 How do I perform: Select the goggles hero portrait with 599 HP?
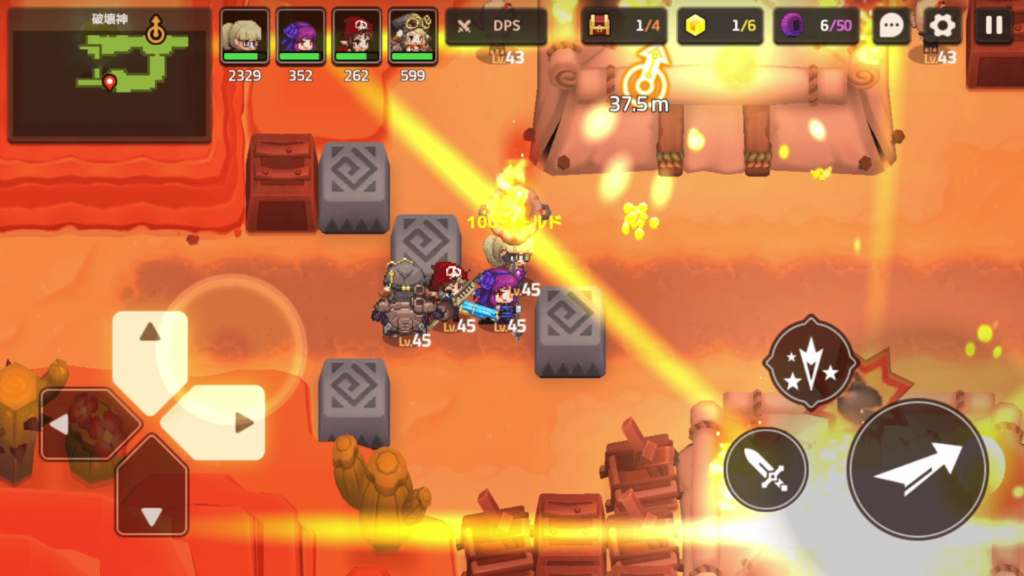[412, 37]
